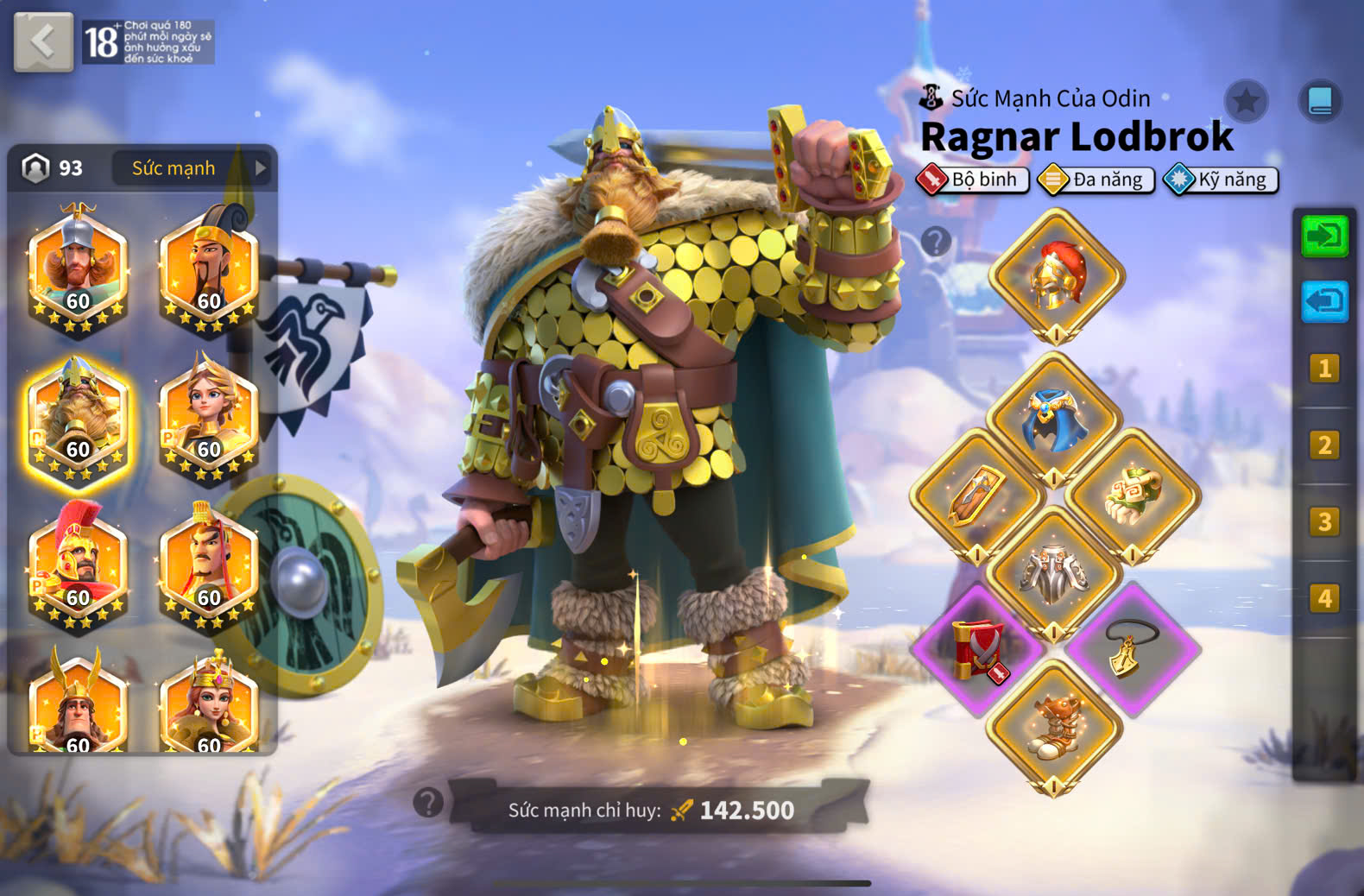This screenshot has height=896, width=1364.
Task: Select the red-plumed Roman commander portrait
Action: [79, 567]
